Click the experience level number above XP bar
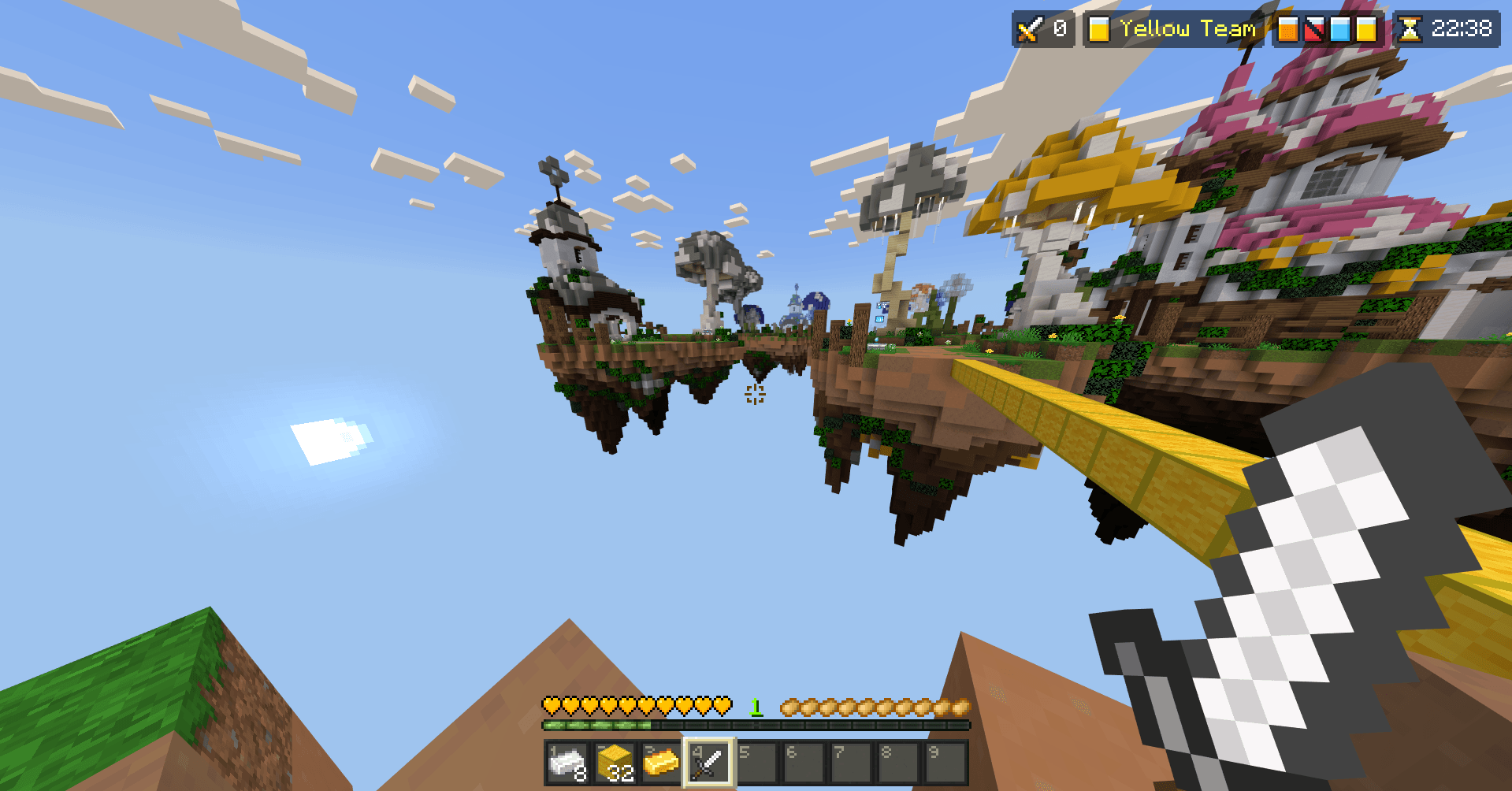This screenshot has height=791, width=1512. (756, 707)
